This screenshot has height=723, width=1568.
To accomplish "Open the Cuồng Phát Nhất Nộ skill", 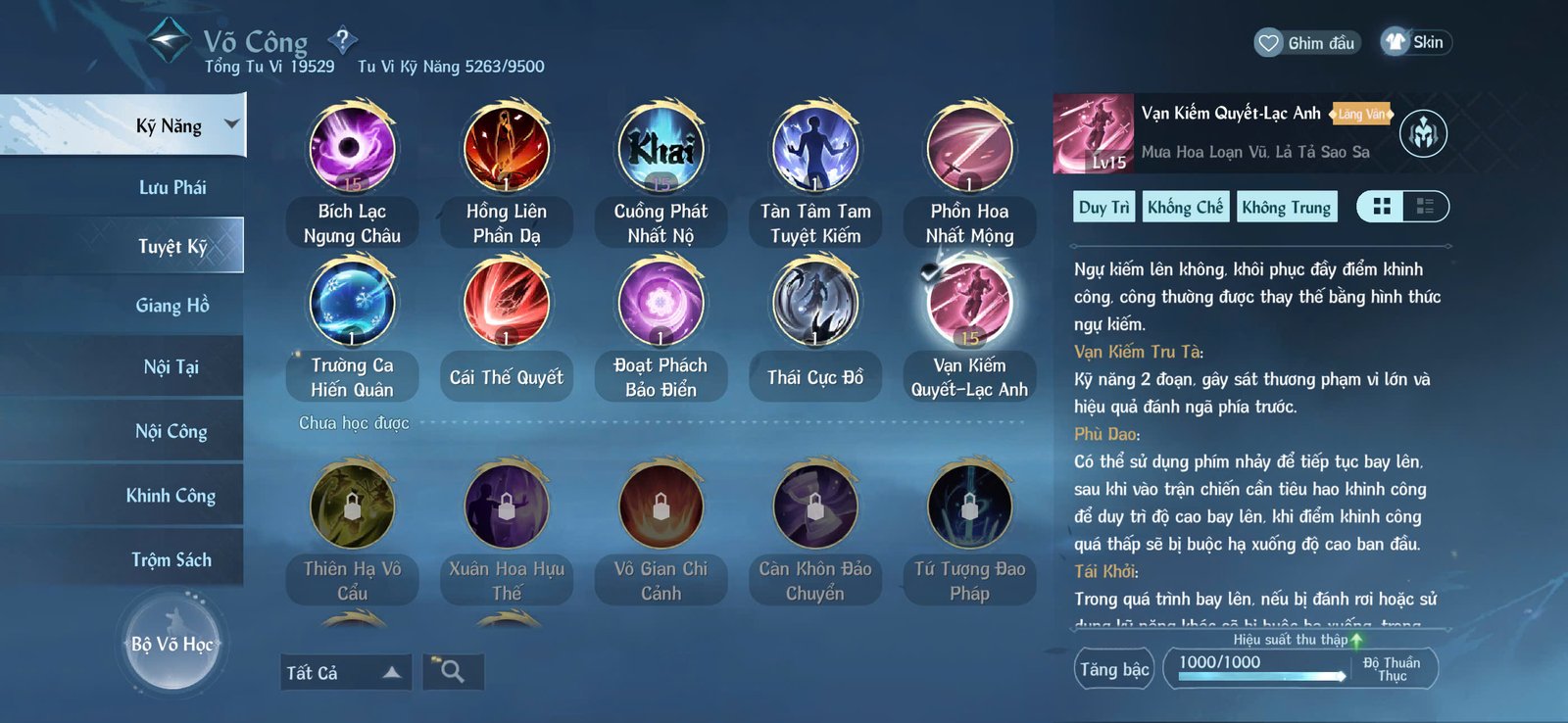I will point(661,149).
